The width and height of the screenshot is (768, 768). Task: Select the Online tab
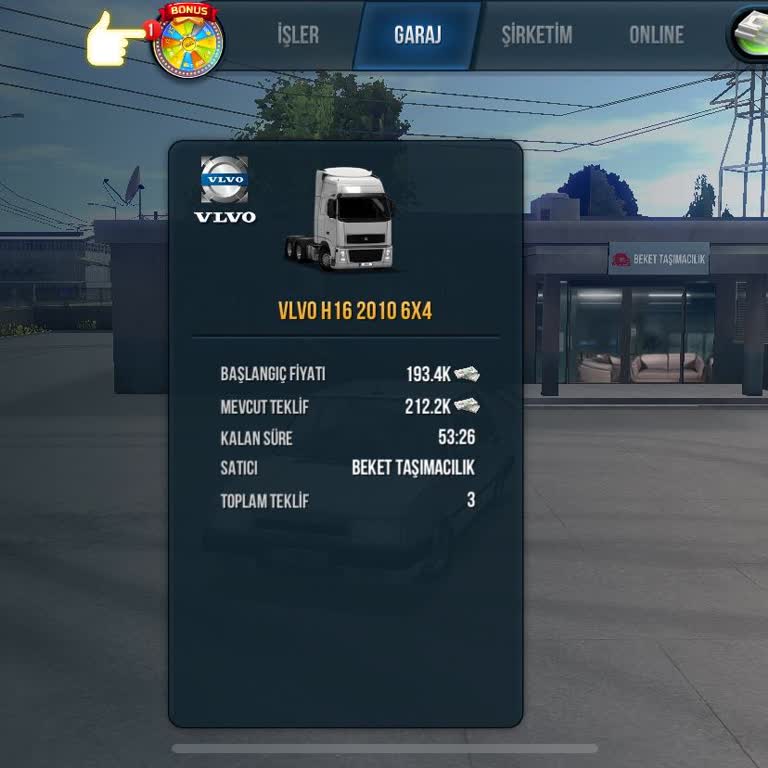(x=656, y=35)
